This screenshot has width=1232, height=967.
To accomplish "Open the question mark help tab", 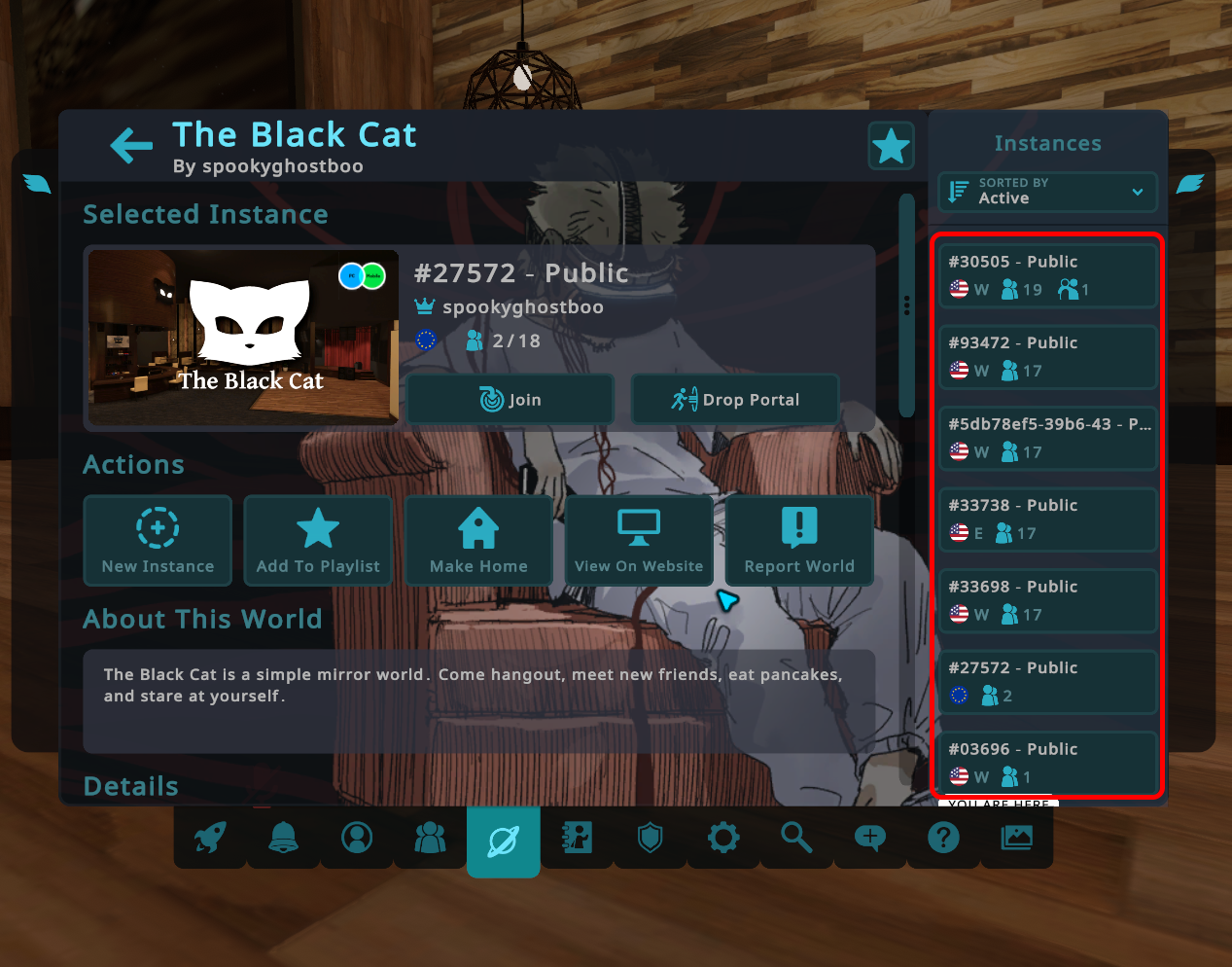I will click(943, 837).
